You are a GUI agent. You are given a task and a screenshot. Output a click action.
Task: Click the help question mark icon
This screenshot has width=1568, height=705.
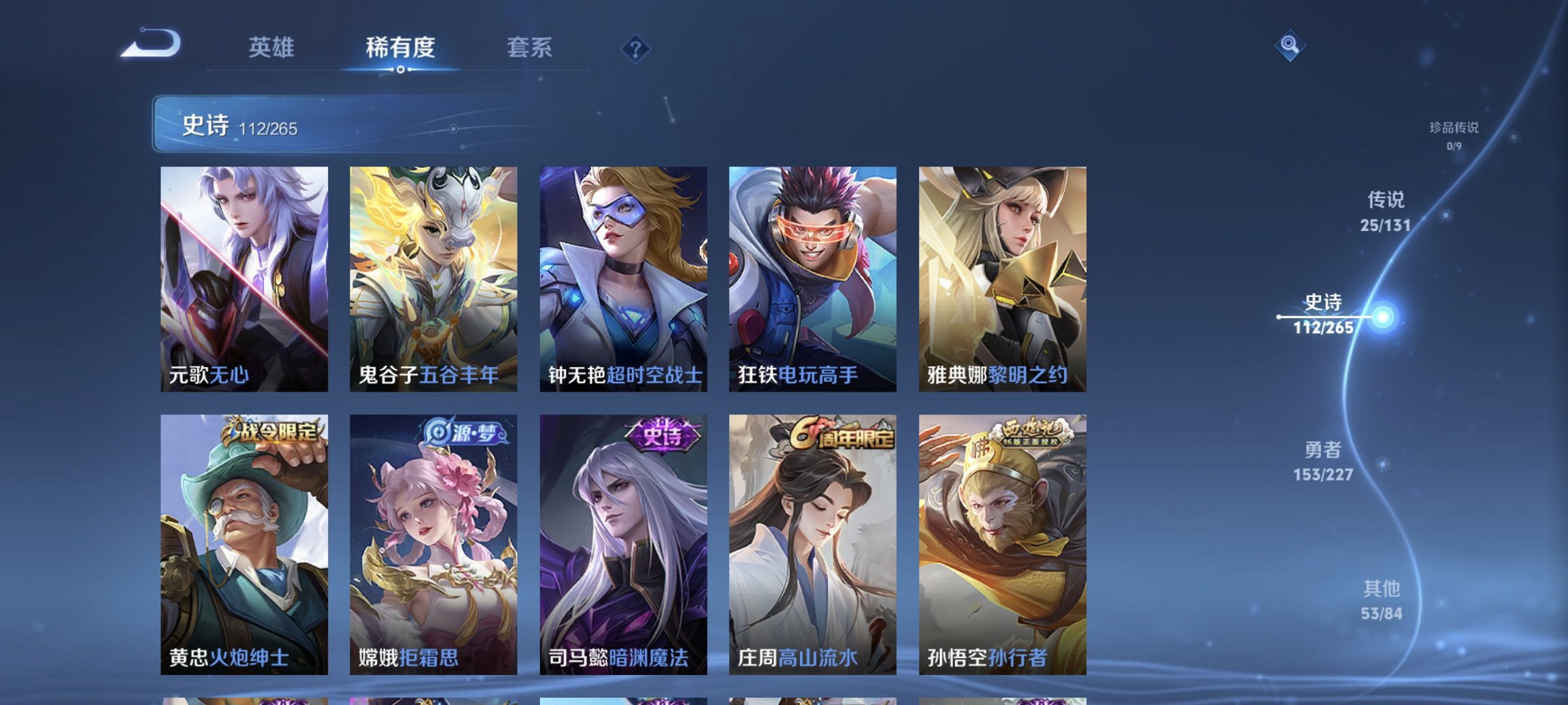635,48
